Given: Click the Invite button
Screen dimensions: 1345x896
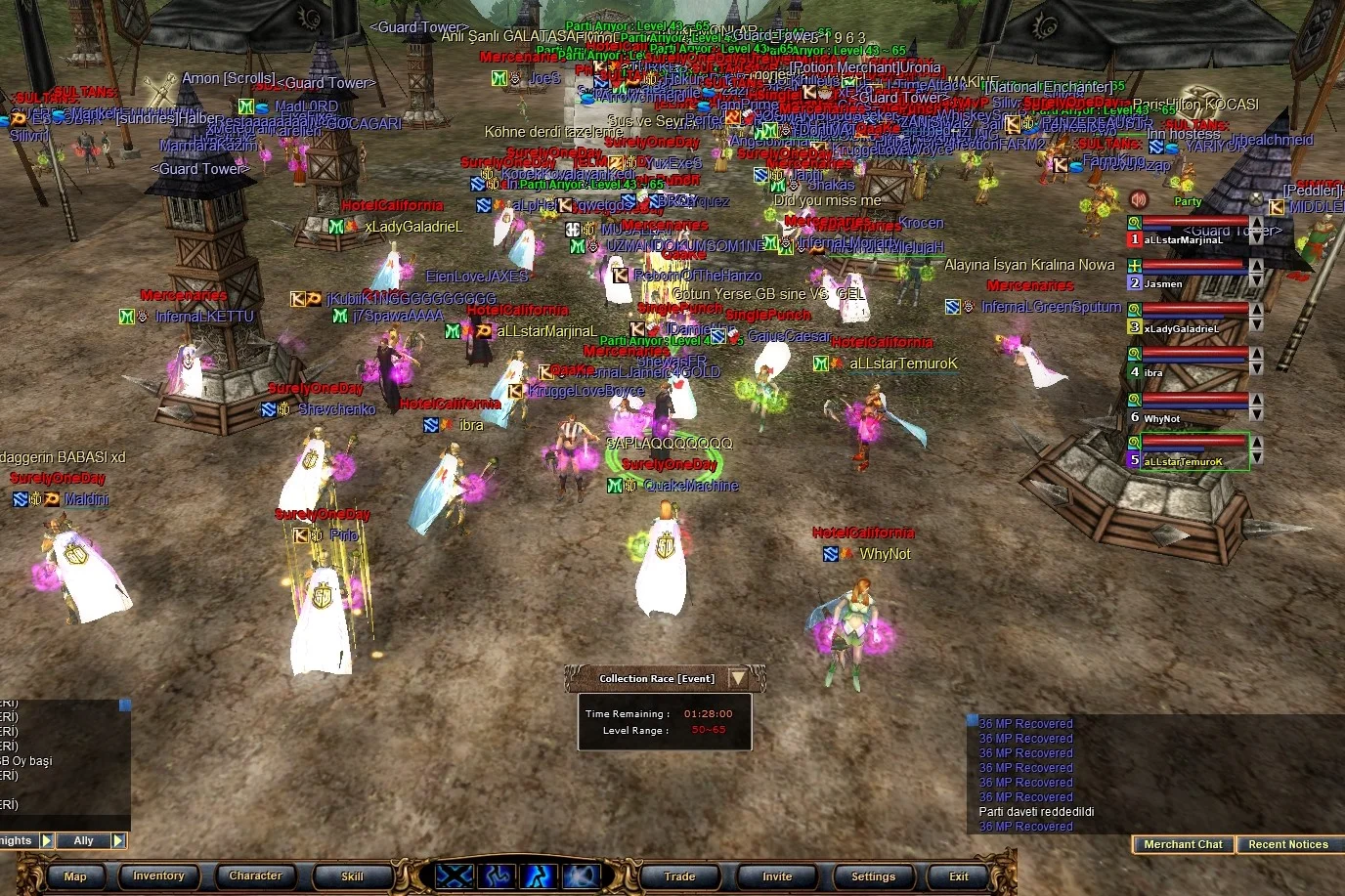Looking at the screenshot, I should click(777, 876).
